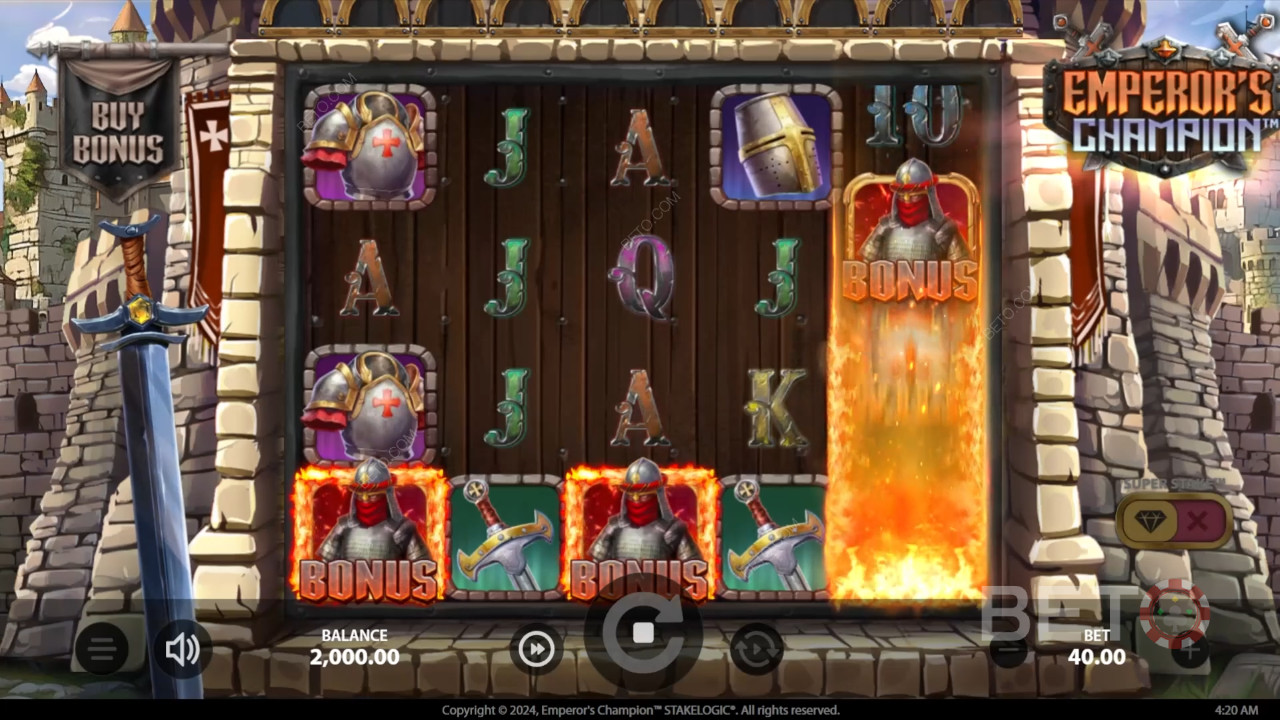The height and width of the screenshot is (720, 1280).
Task: Open the hamburger menu
Action: [101, 650]
